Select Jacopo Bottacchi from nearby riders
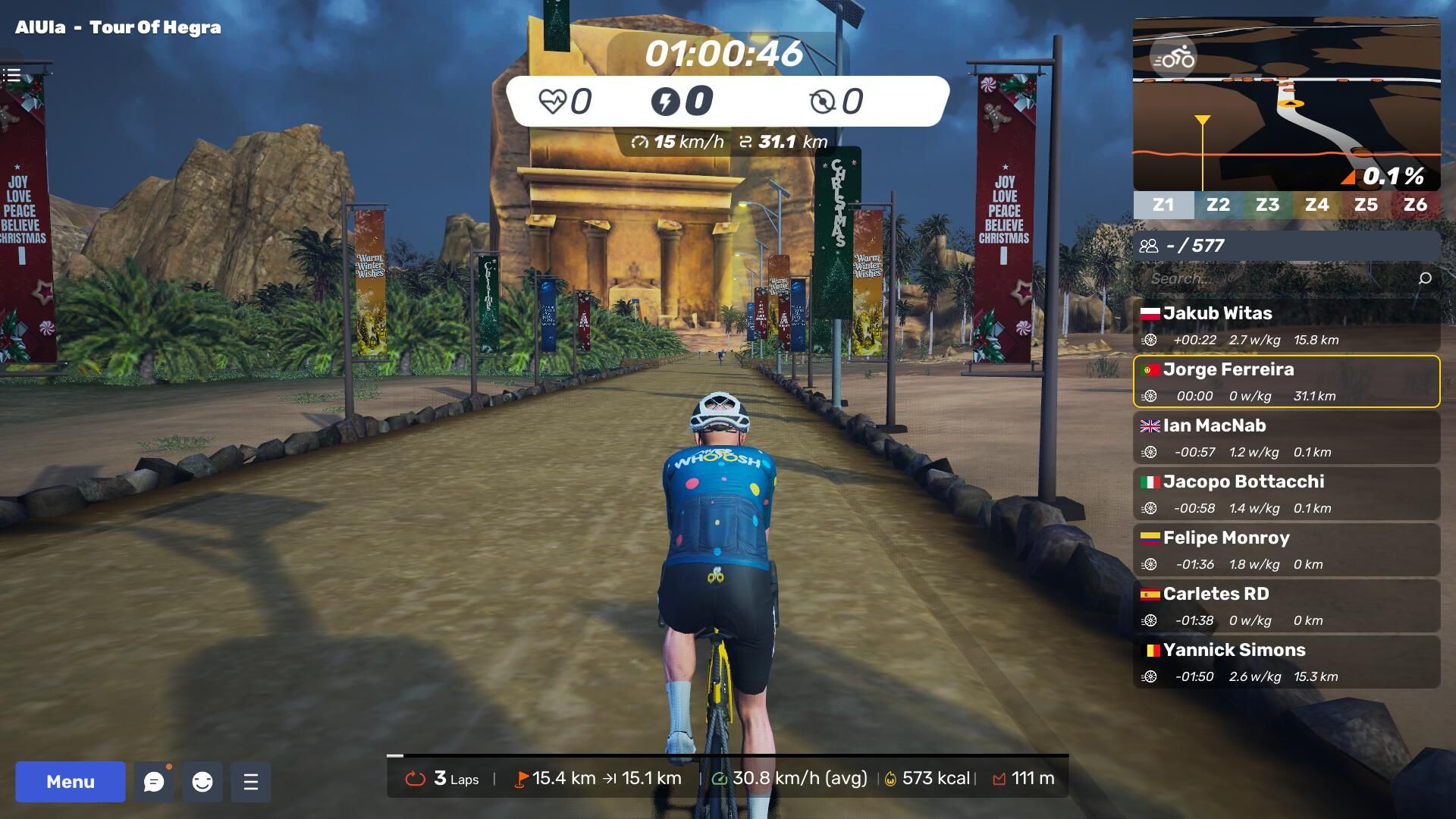Viewport: 1456px width, 819px height. (x=1286, y=494)
